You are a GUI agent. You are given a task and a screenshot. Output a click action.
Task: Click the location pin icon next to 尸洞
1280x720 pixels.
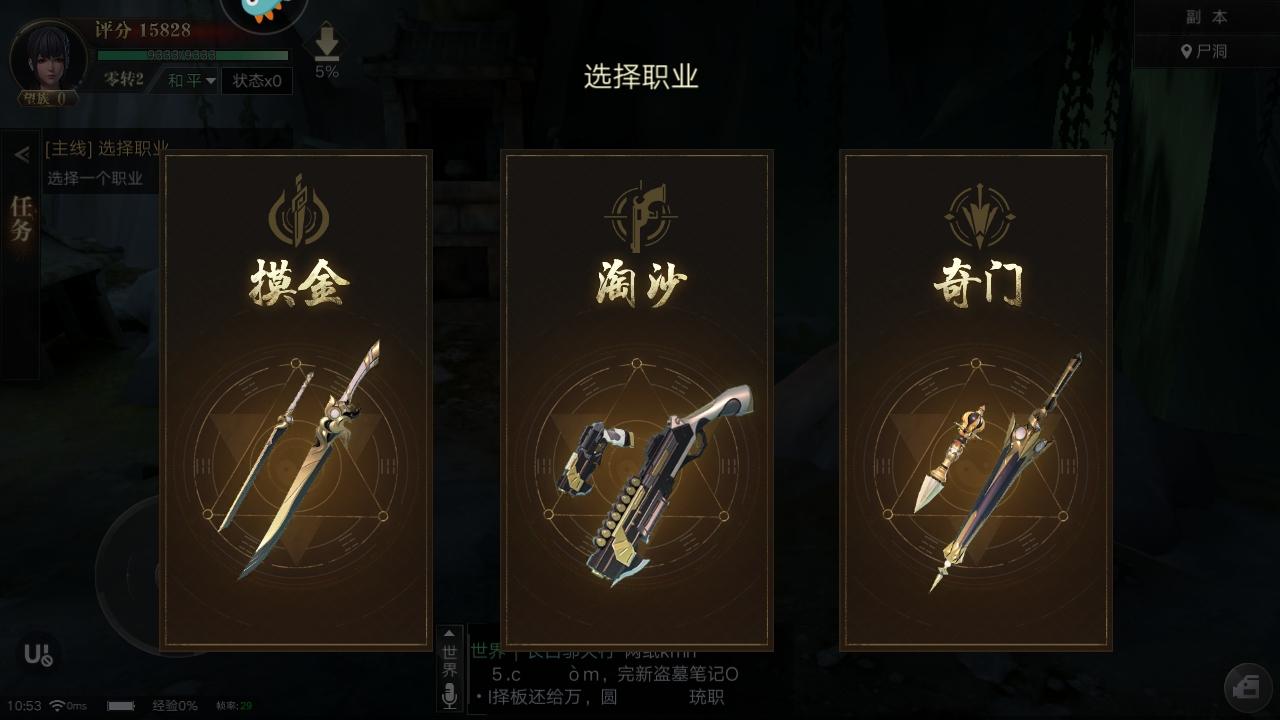pyautogui.click(x=1186, y=50)
